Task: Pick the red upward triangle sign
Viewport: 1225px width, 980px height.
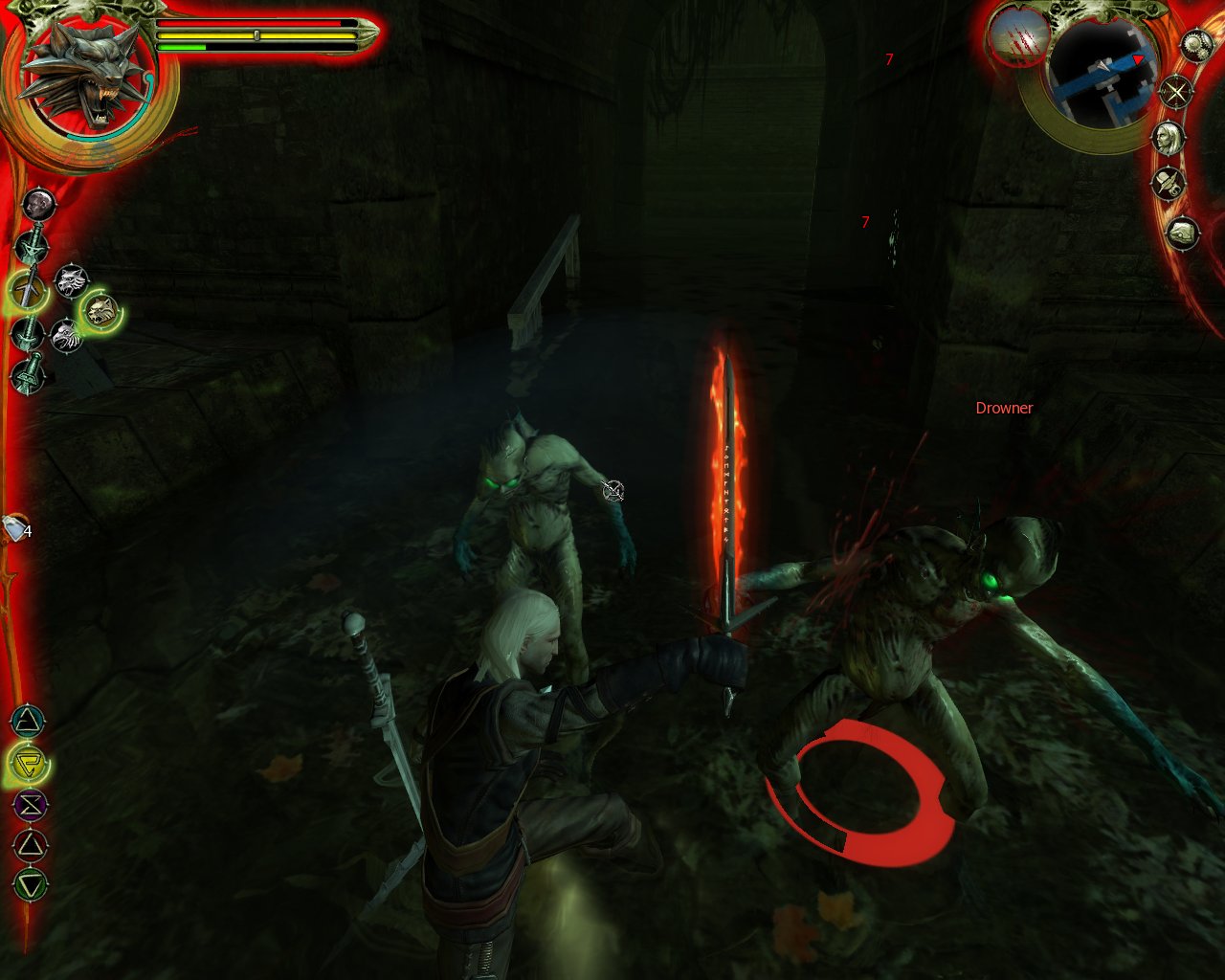Action: (x=31, y=845)
